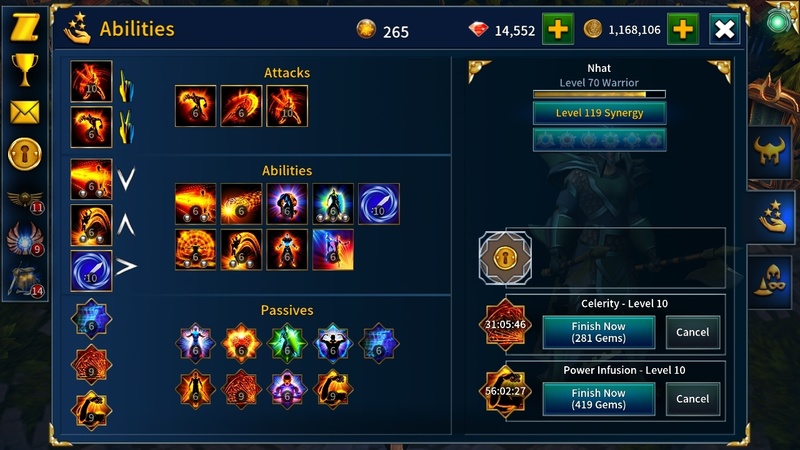800x450 pixels.
Task: Open the mail envelope inbox
Action: pyautogui.click(x=23, y=111)
